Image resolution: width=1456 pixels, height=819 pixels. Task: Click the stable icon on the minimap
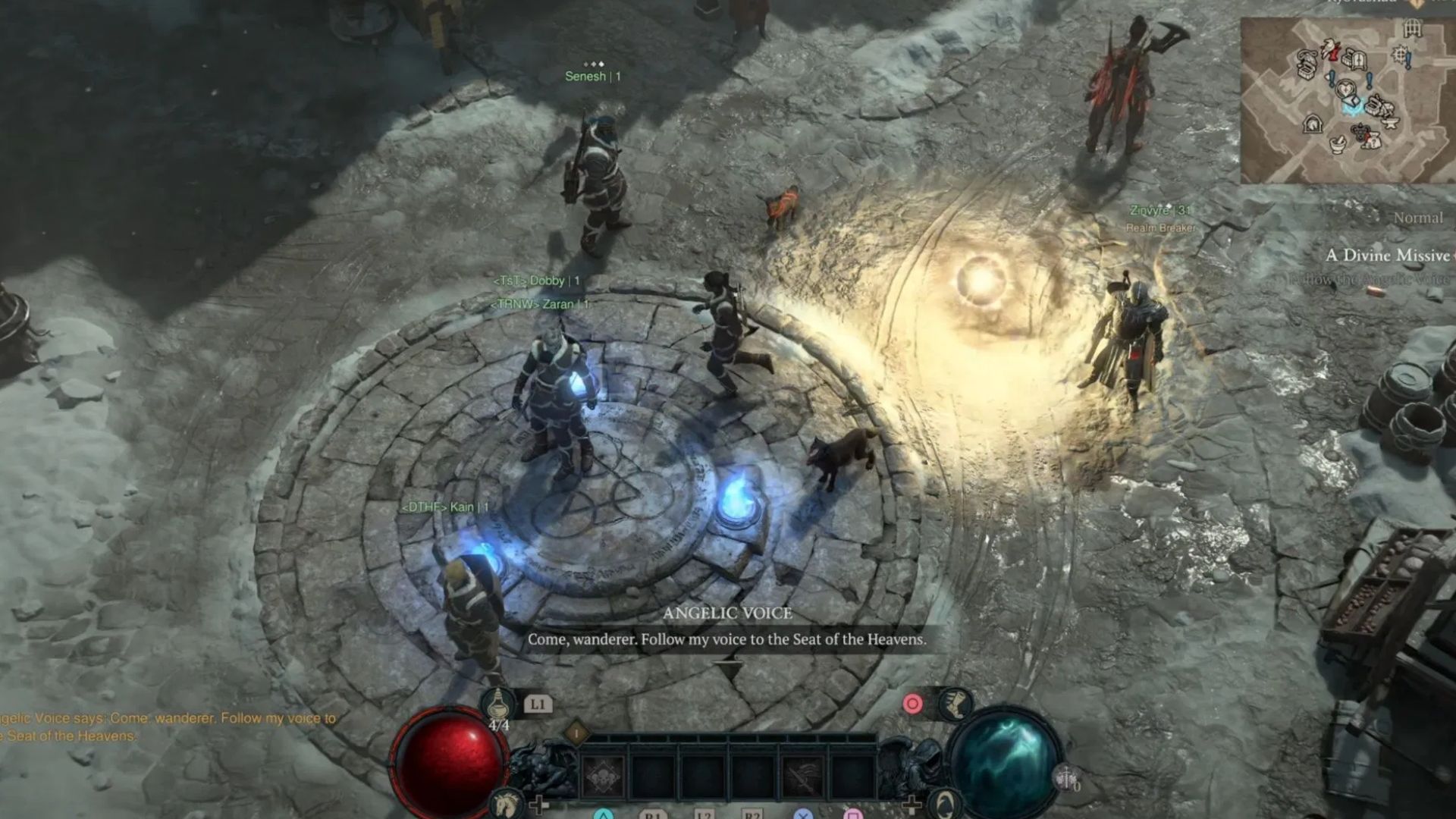point(1312,124)
